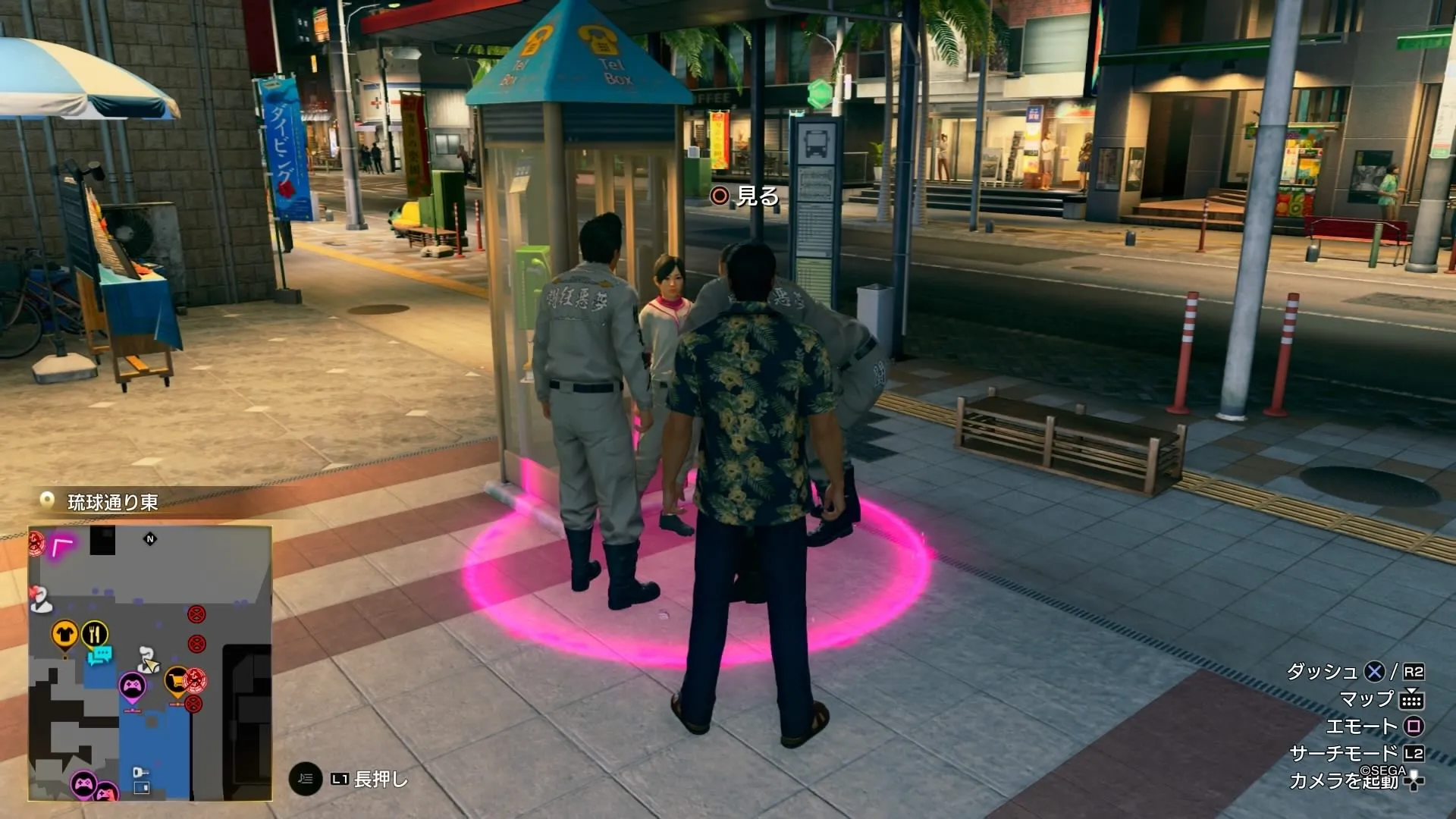1456x819 pixels.
Task: Select the 見る look interaction prompt
Action: pyautogui.click(x=745, y=196)
